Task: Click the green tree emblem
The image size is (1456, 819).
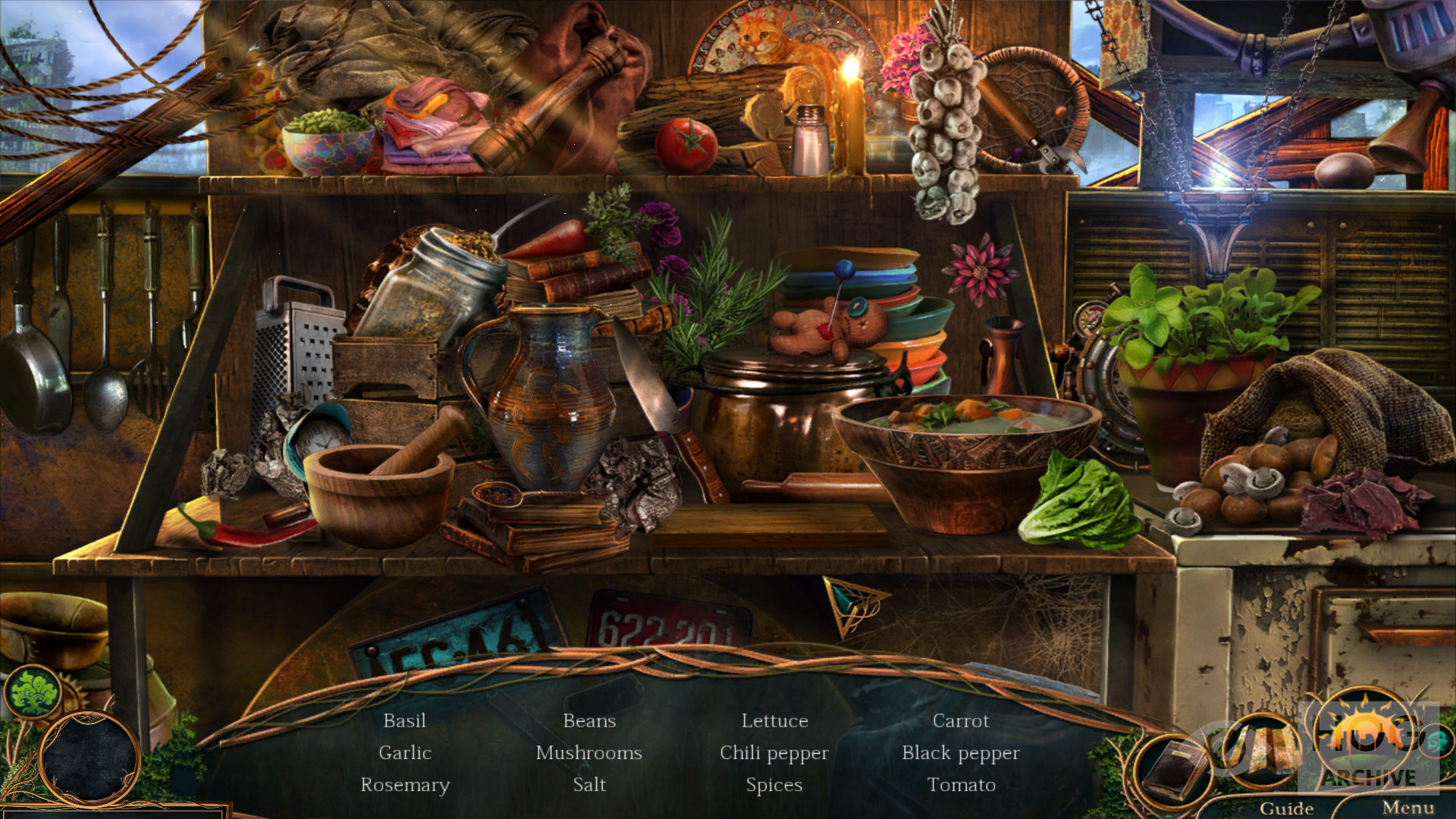Action: 33,691
